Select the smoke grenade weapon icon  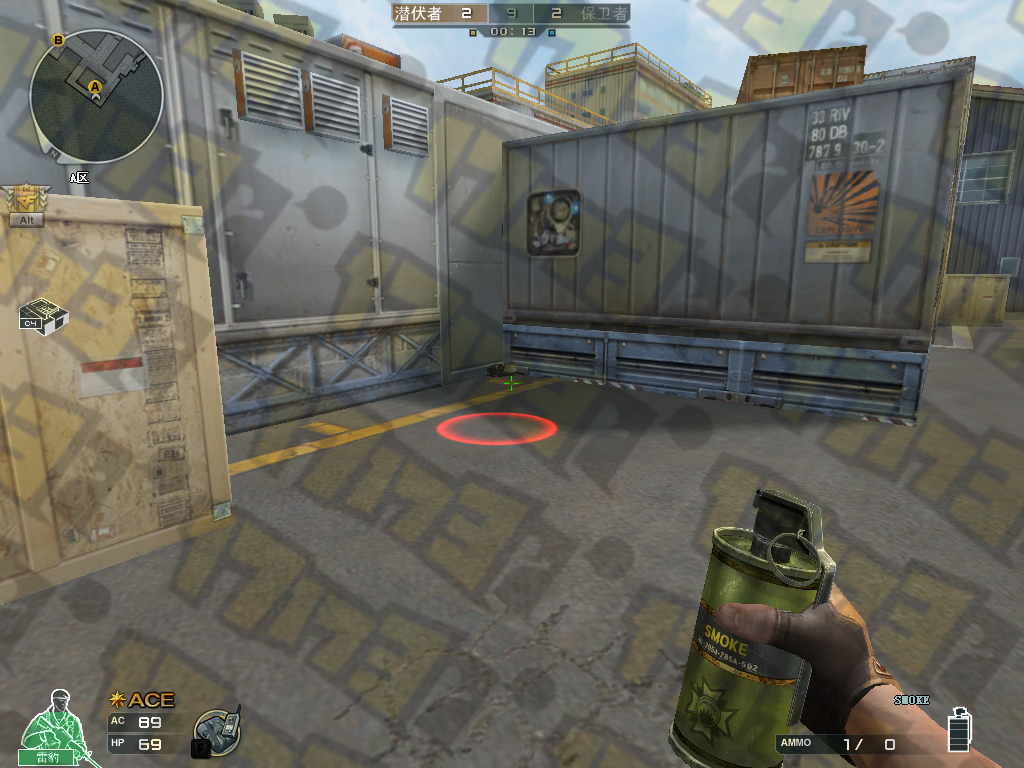(x=958, y=728)
